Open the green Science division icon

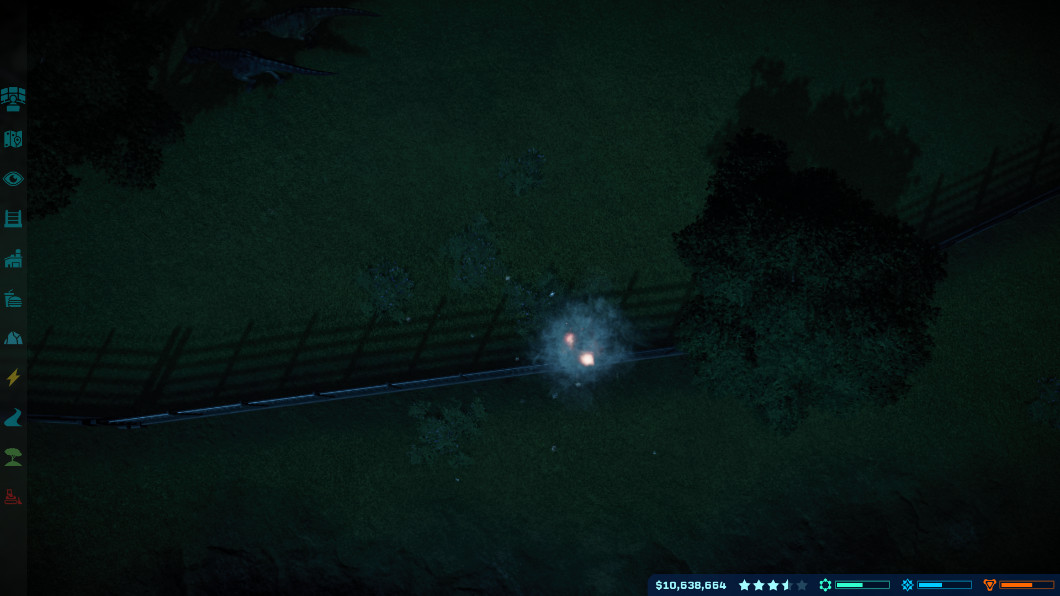coord(825,585)
